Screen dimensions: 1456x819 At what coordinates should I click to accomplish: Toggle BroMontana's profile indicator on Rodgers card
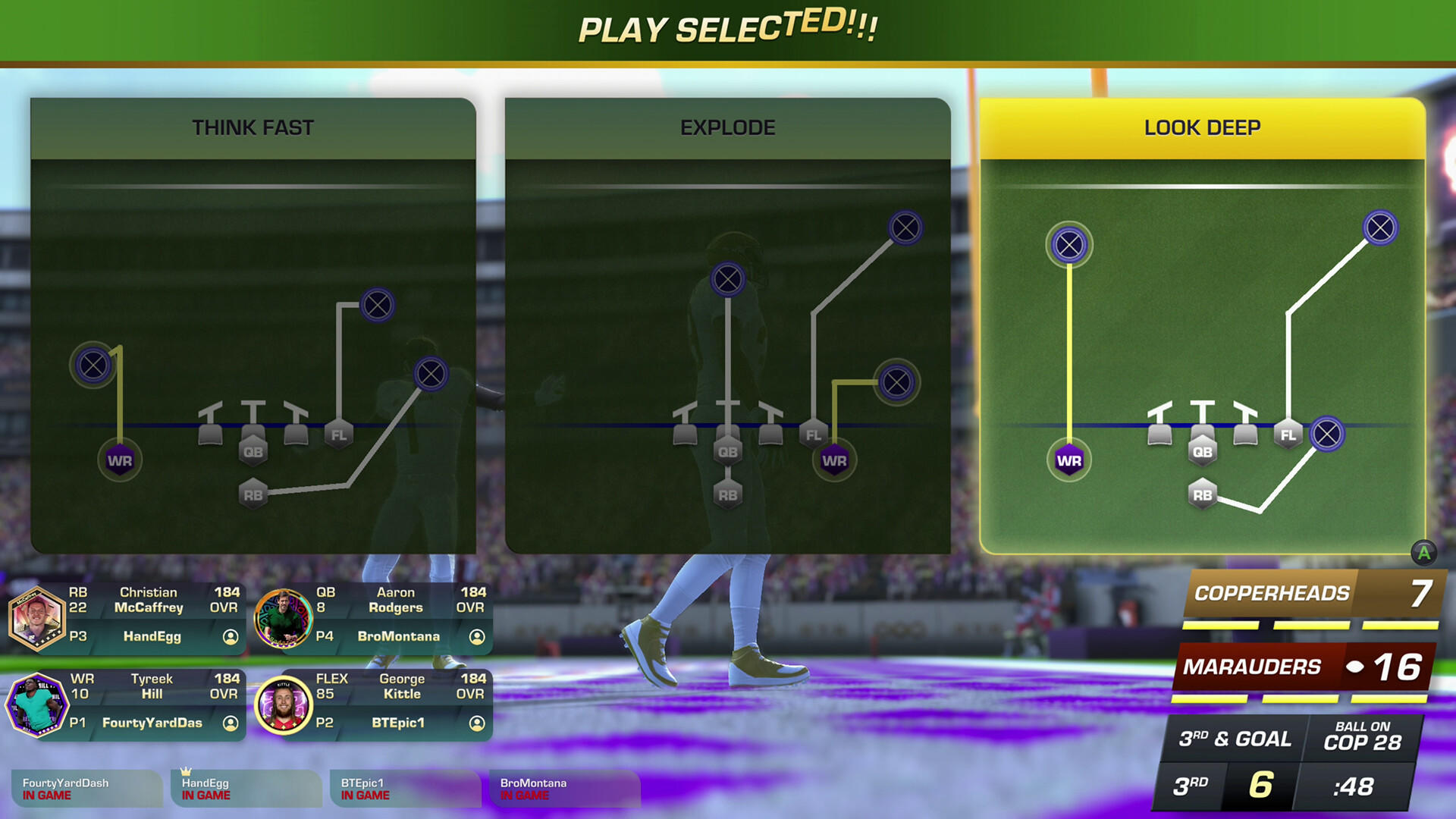click(x=475, y=637)
